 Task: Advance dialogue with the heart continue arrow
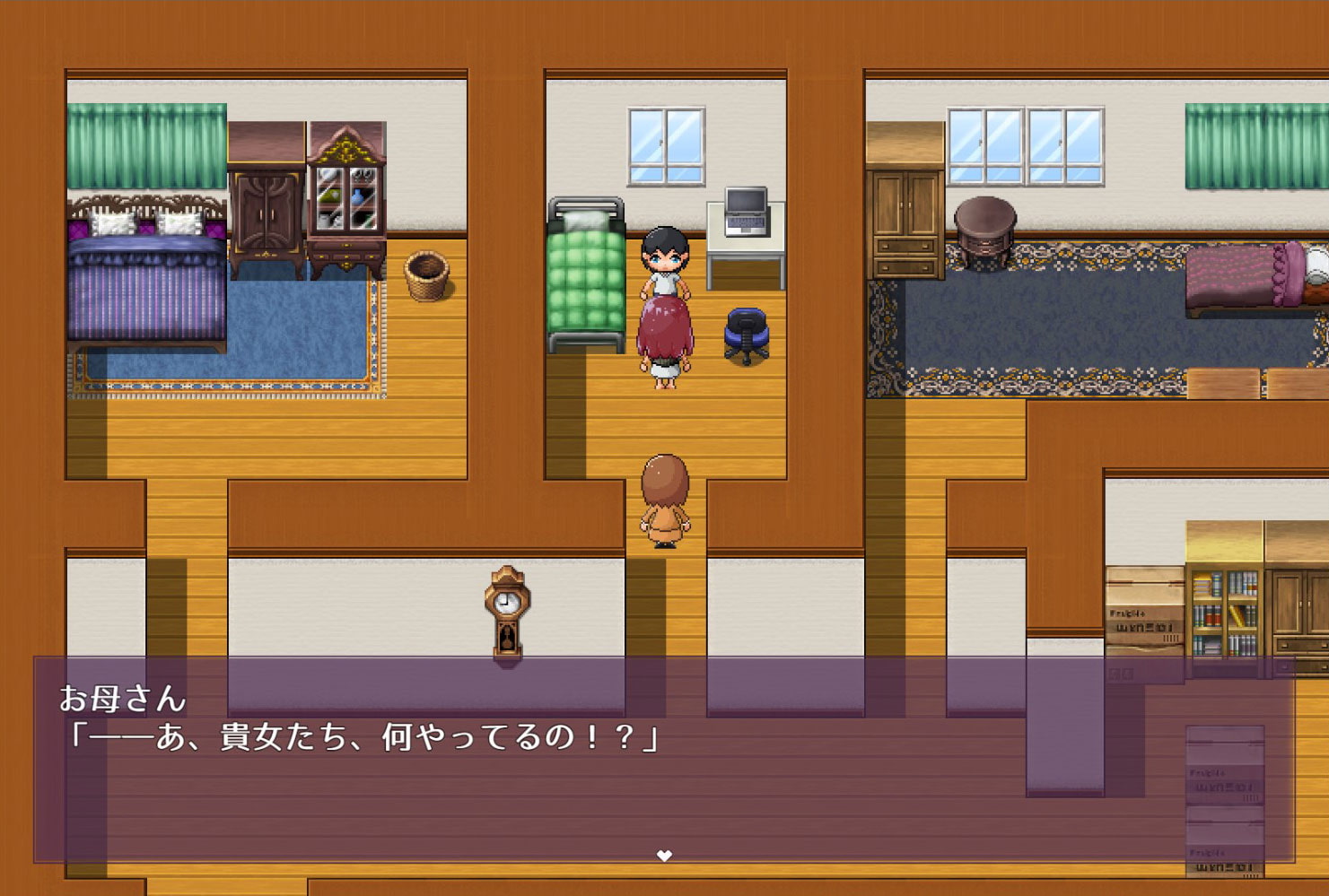click(664, 855)
